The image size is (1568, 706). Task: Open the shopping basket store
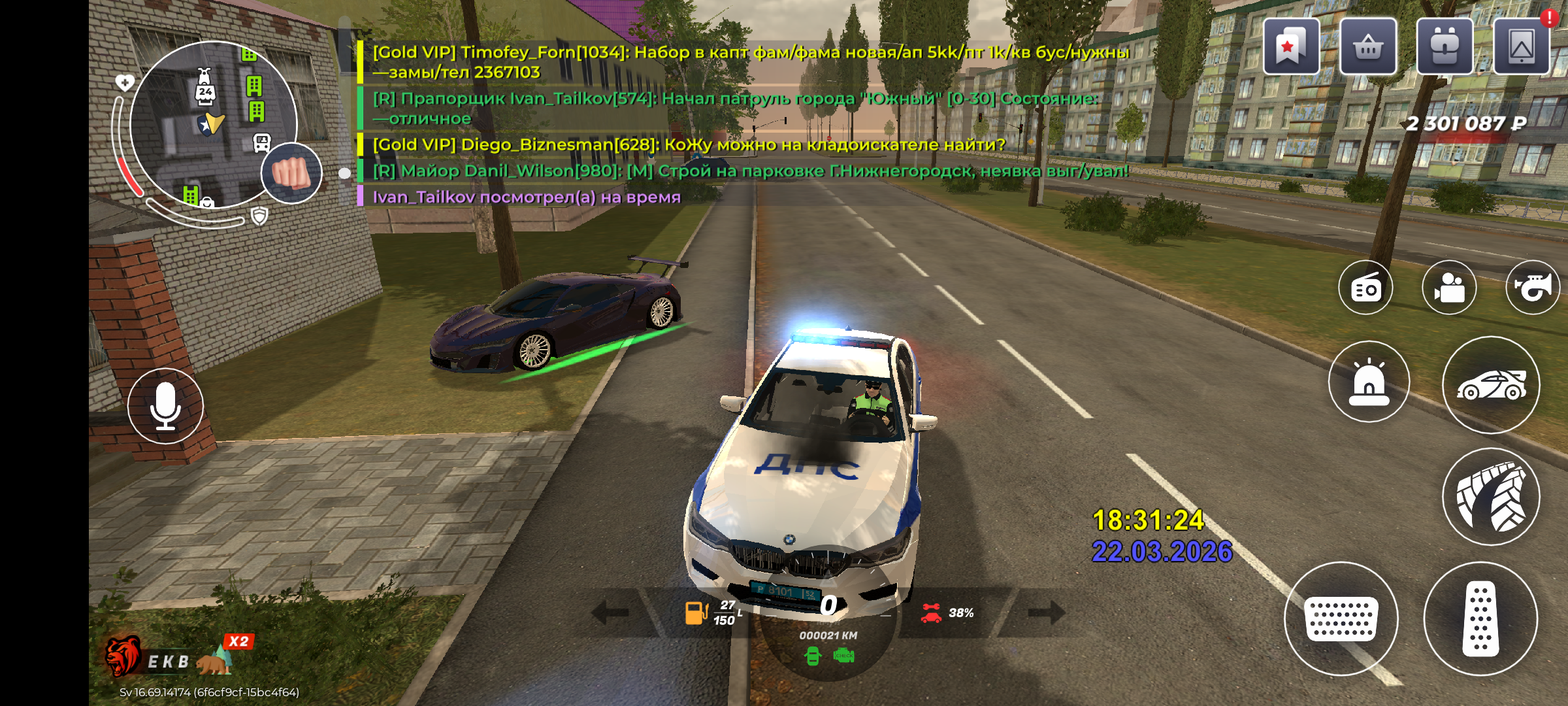pyautogui.click(x=1367, y=46)
